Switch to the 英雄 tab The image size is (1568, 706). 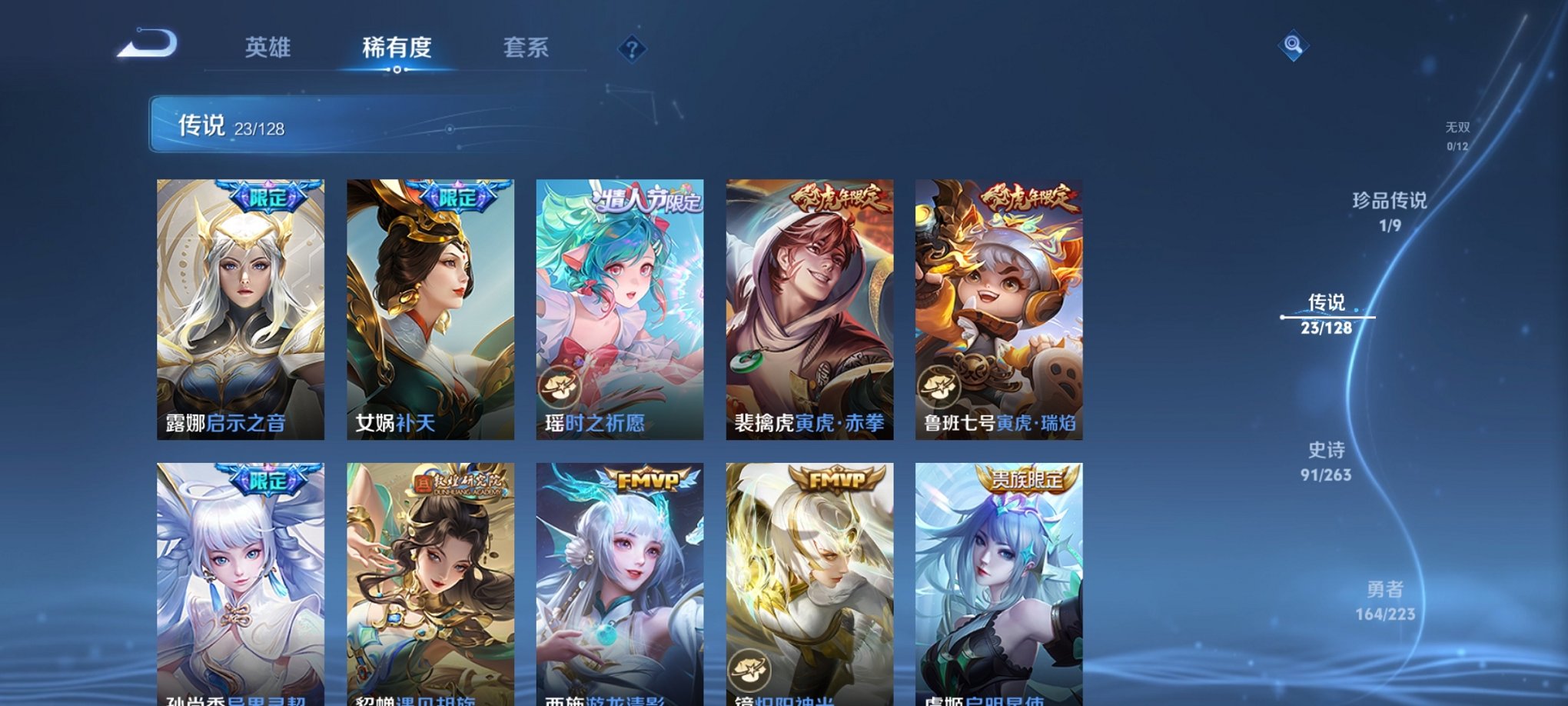pyautogui.click(x=267, y=48)
